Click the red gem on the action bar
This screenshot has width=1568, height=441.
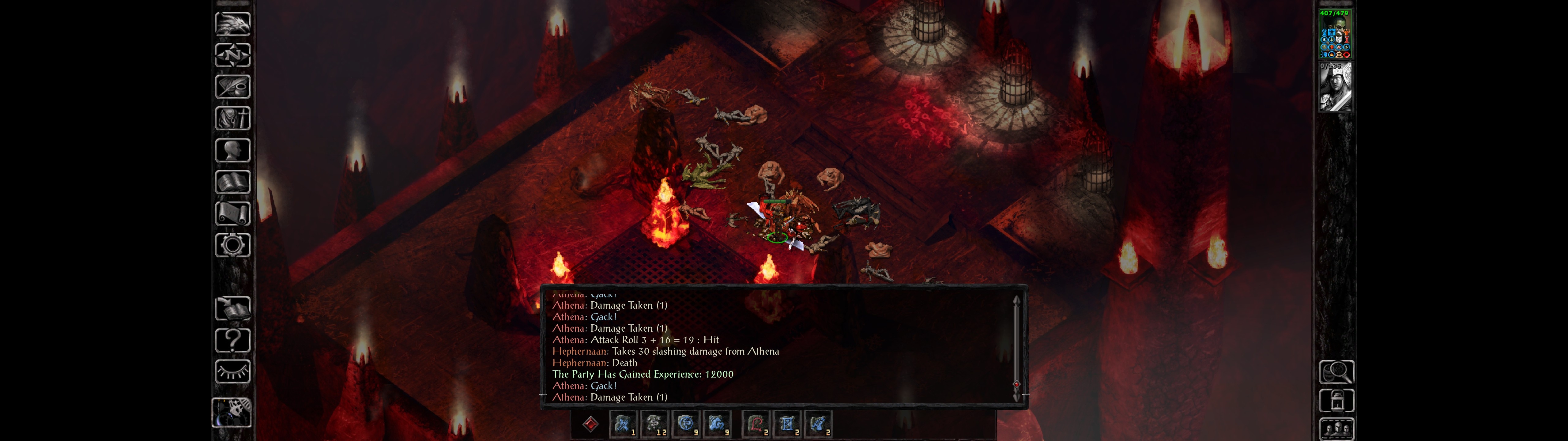[590, 424]
